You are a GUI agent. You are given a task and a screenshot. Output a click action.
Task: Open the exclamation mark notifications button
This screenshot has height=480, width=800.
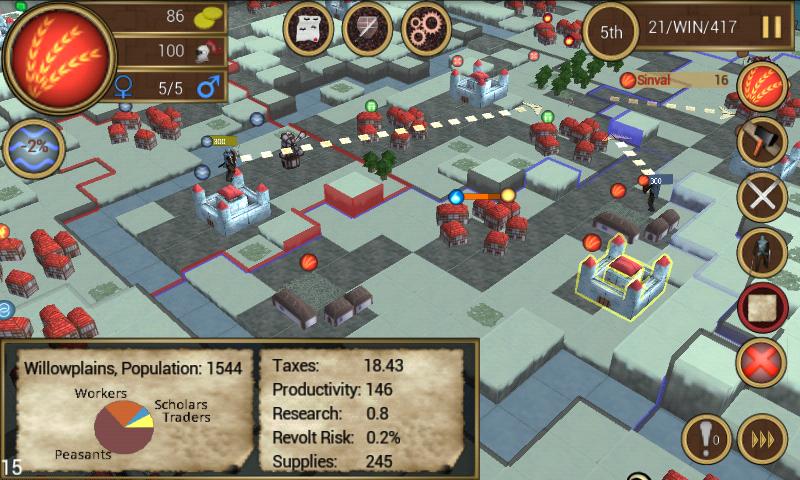pyautogui.click(x=706, y=438)
